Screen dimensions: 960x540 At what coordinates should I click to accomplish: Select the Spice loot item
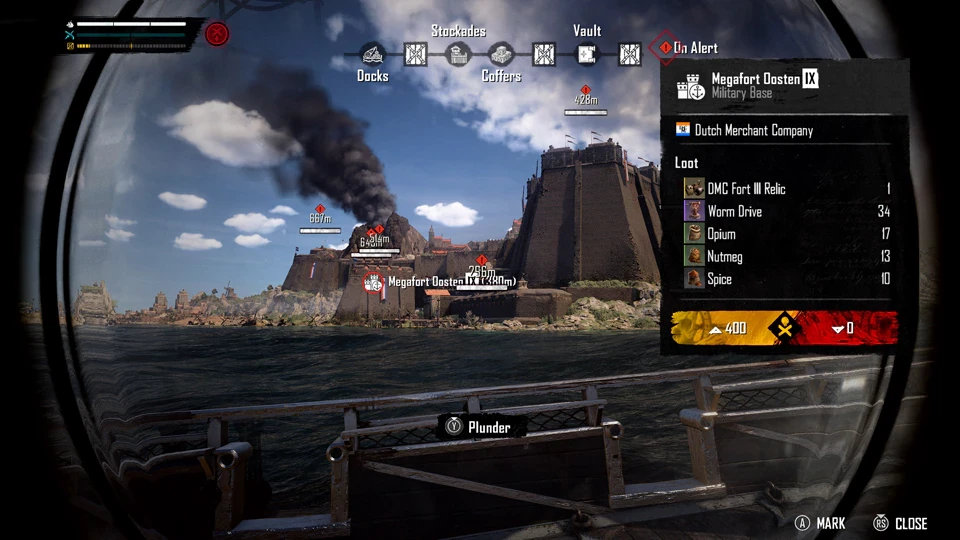tap(787, 279)
